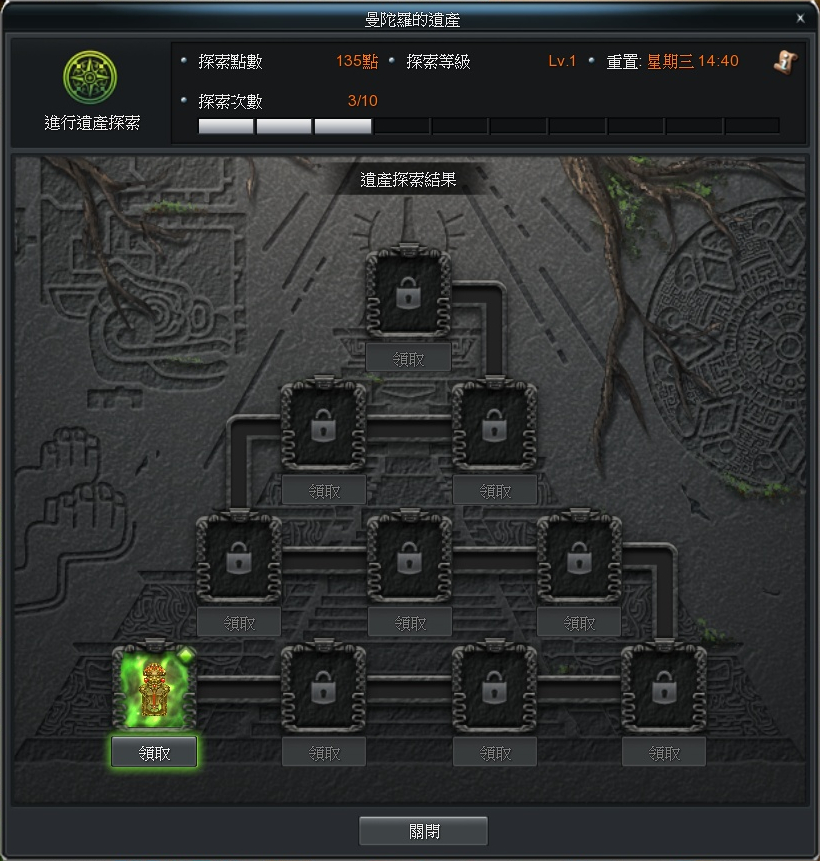Claim the glowing reward with the highlighted 領取 button
The width and height of the screenshot is (820, 861).
[154, 752]
